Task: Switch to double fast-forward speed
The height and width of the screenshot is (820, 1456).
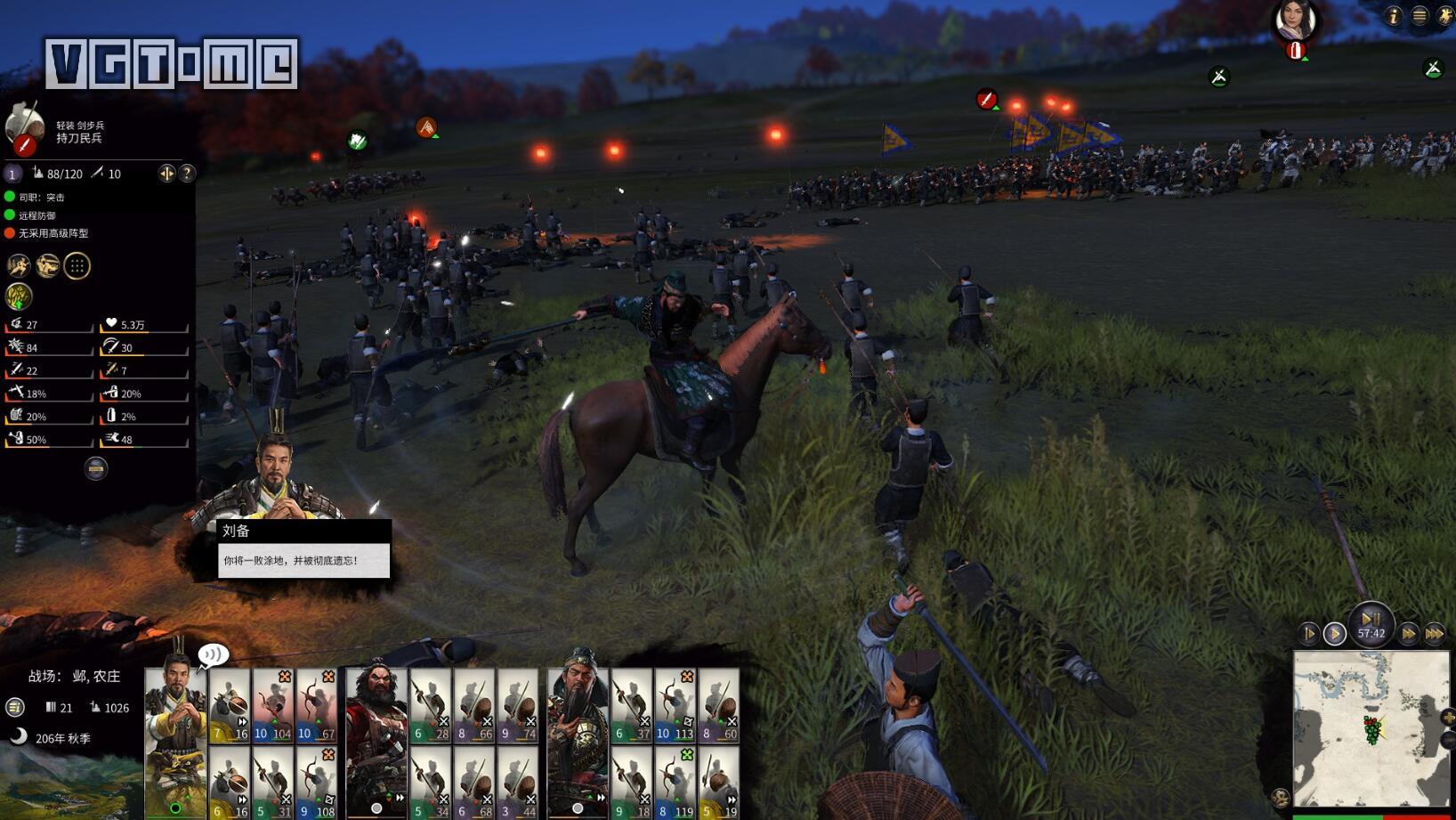Action: (1408, 634)
